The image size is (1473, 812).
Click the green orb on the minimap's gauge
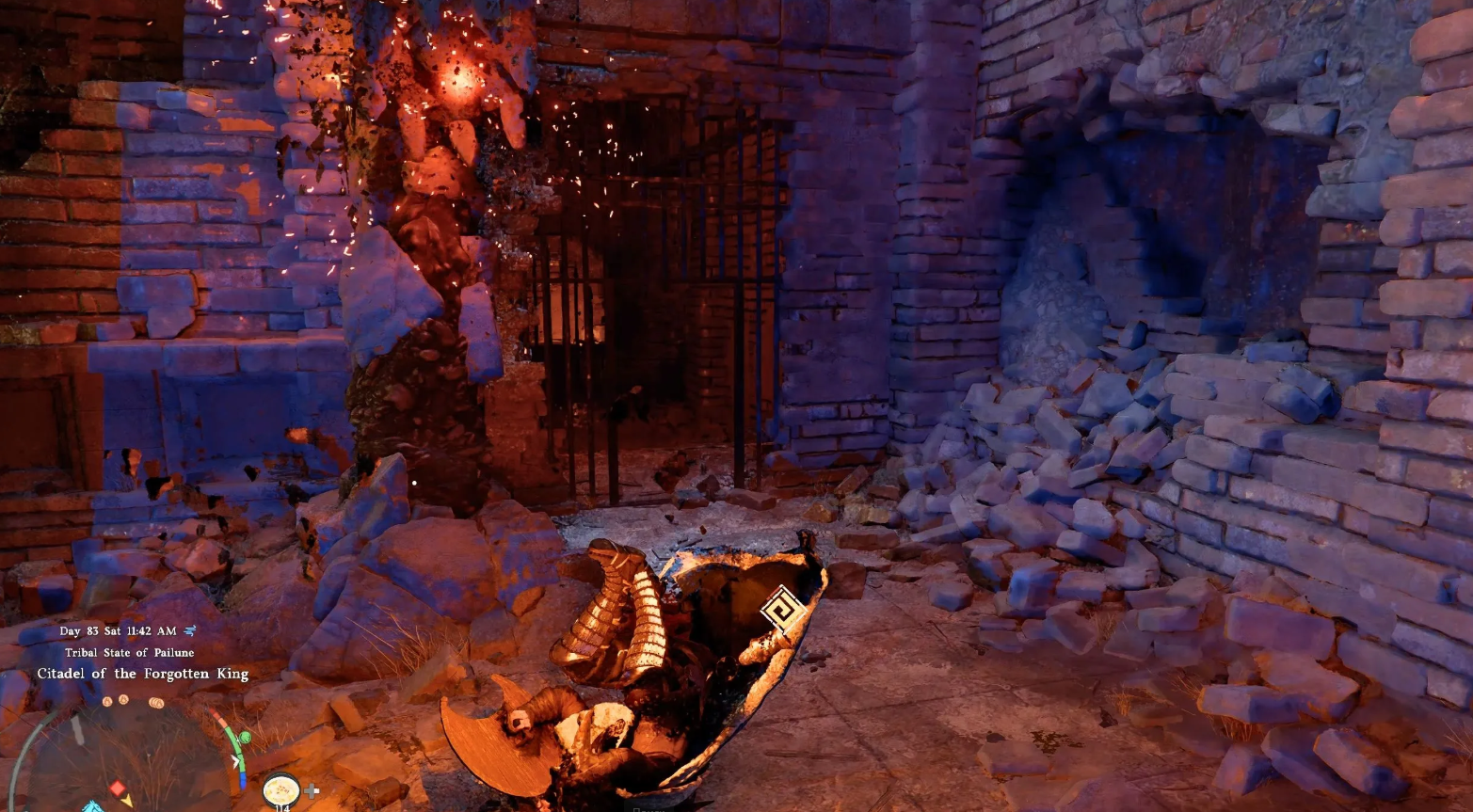click(245, 738)
